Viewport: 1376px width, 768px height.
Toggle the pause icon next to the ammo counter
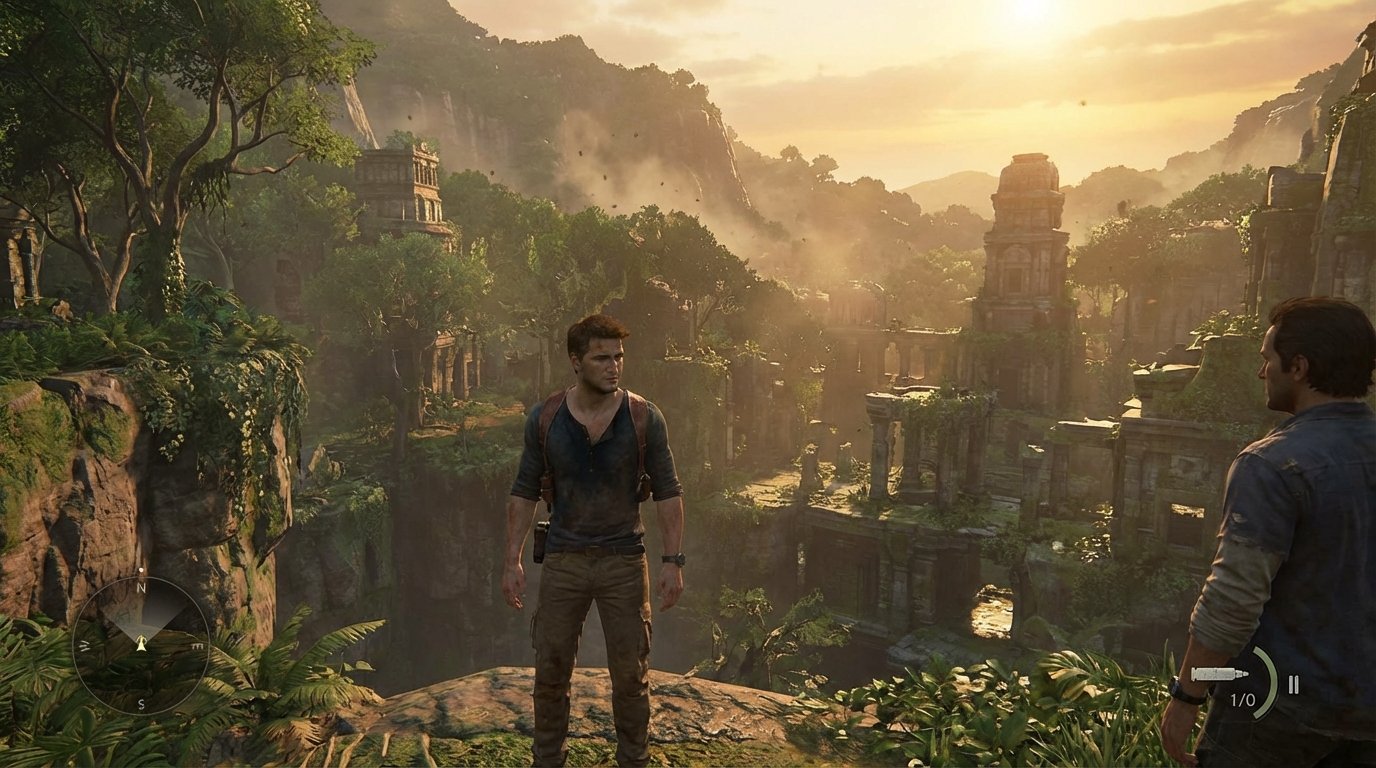tap(1293, 684)
